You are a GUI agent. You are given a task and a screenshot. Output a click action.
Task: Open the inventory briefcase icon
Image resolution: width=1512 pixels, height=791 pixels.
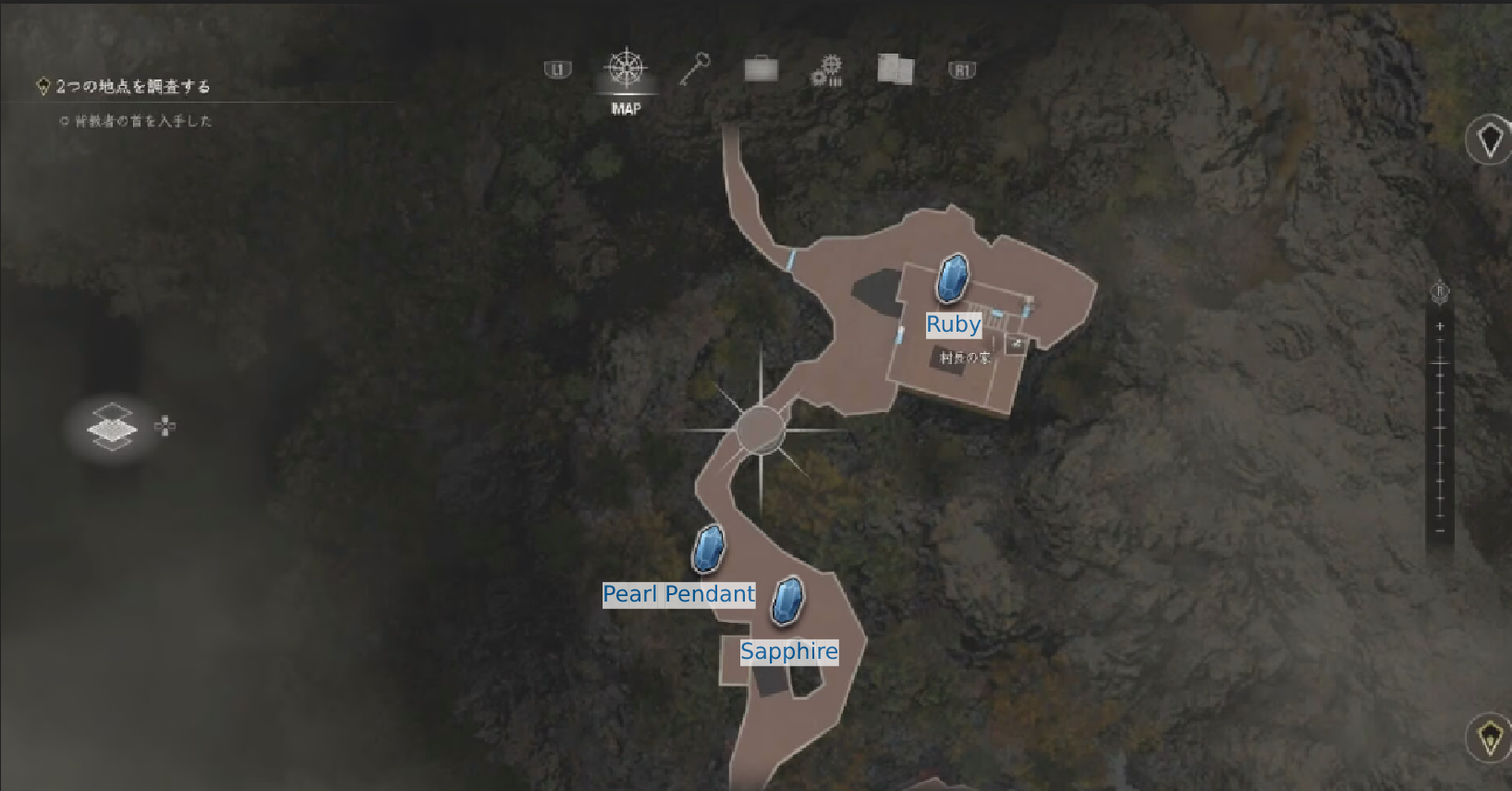pyautogui.click(x=760, y=70)
